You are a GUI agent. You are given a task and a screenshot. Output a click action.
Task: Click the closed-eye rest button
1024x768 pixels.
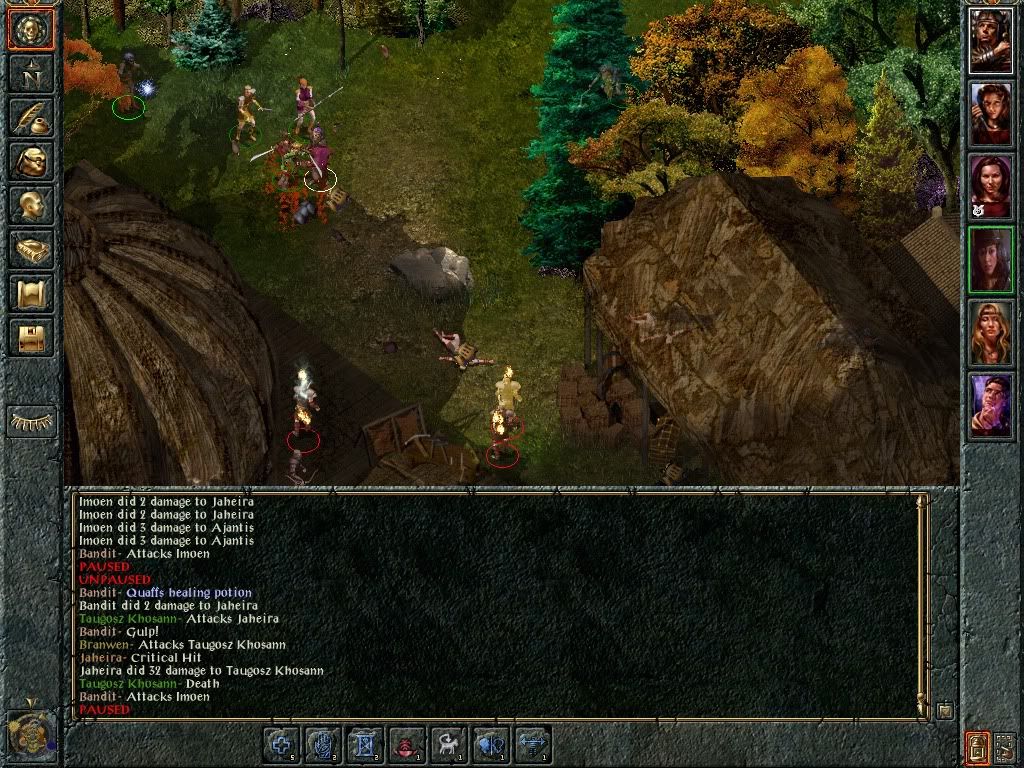pos(31,422)
